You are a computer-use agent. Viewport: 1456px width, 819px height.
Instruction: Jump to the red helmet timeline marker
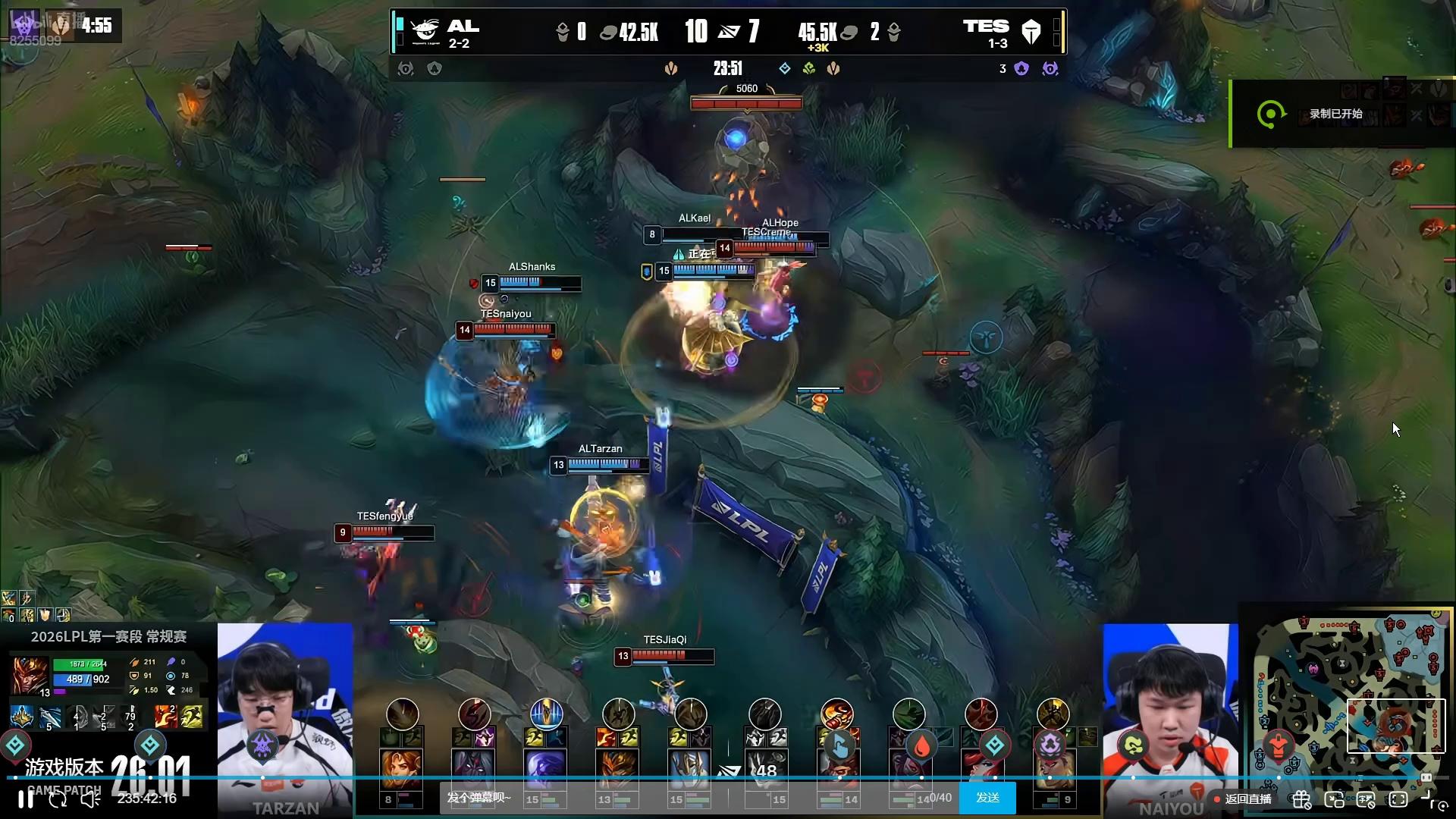[1279, 745]
